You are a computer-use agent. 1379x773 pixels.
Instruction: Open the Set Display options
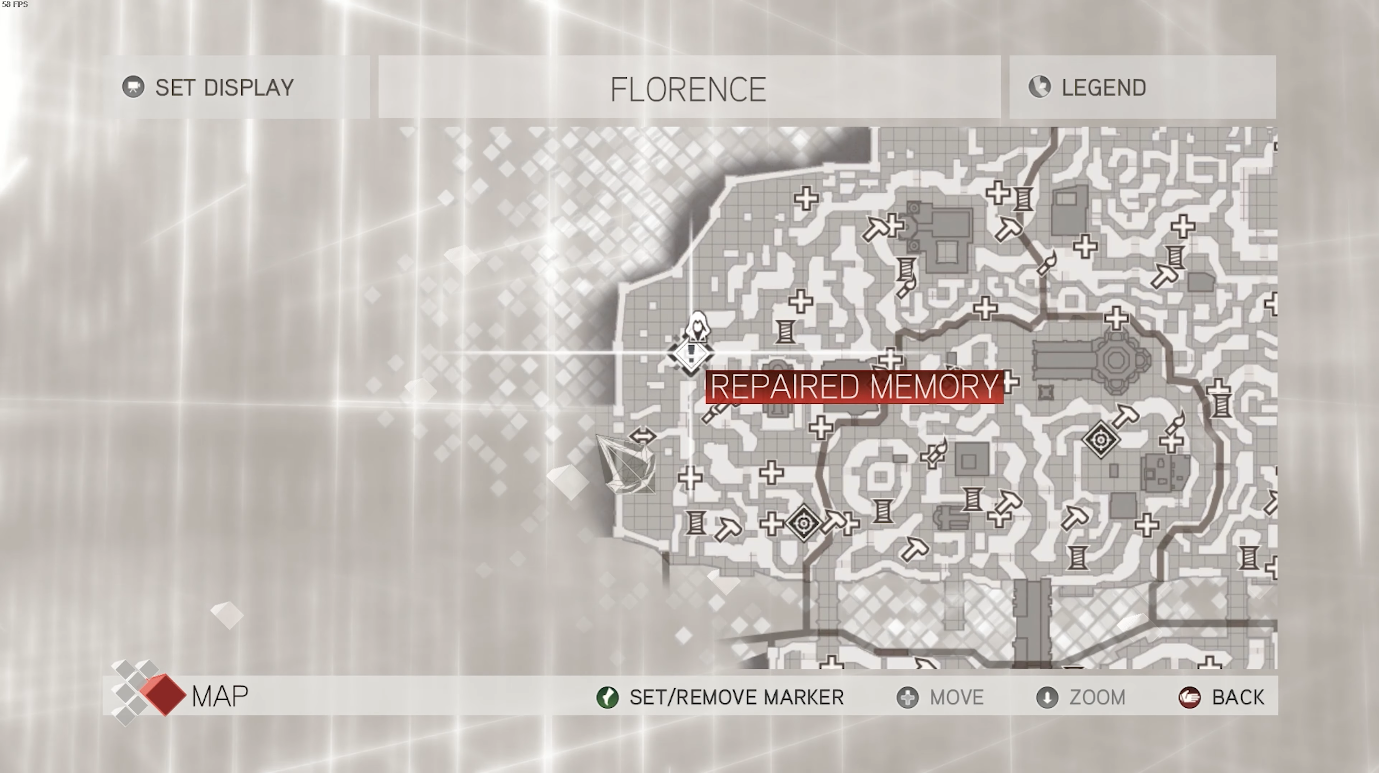pos(210,88)
